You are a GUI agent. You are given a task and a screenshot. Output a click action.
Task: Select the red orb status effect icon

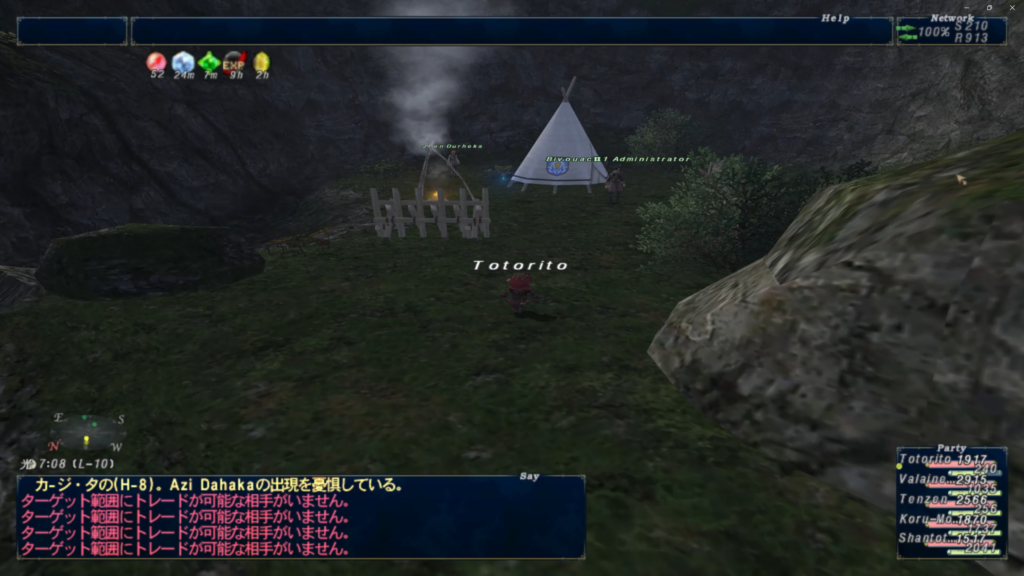coord(156,63)
